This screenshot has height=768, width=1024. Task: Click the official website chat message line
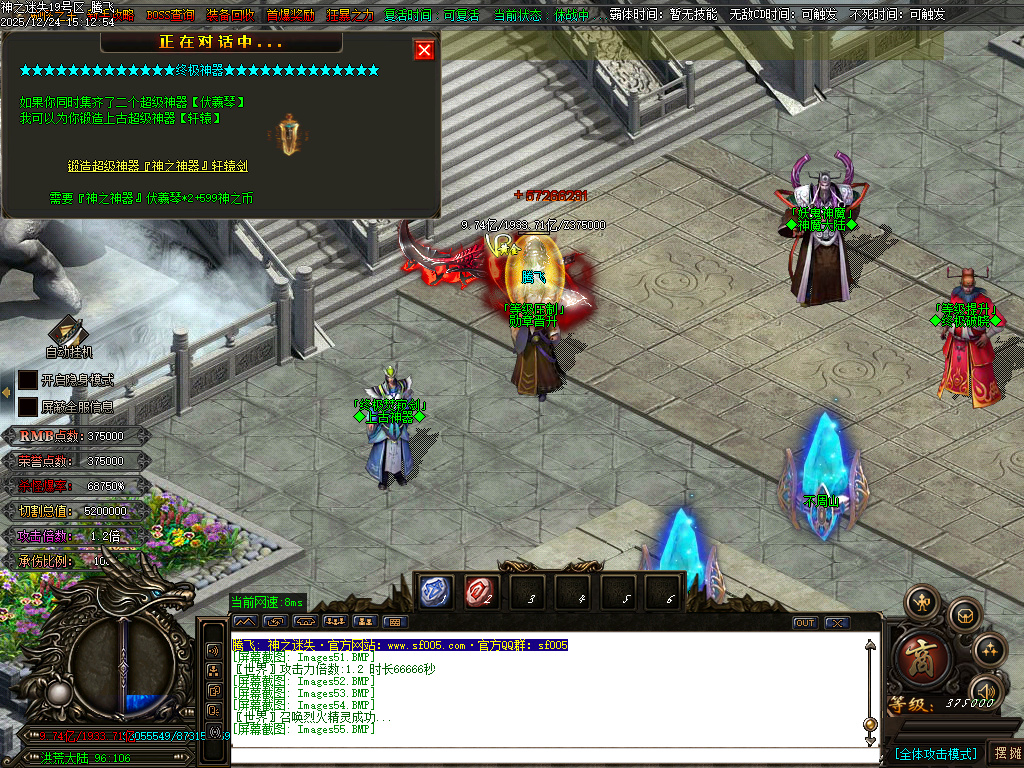[x=400, y=645]
